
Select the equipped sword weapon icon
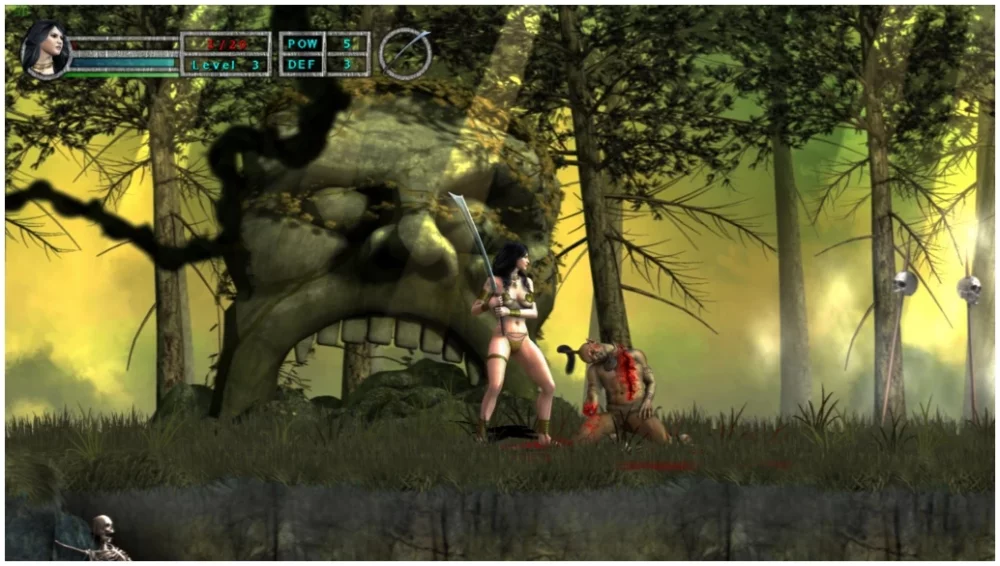pyautogui.click(x=405, y=54)
